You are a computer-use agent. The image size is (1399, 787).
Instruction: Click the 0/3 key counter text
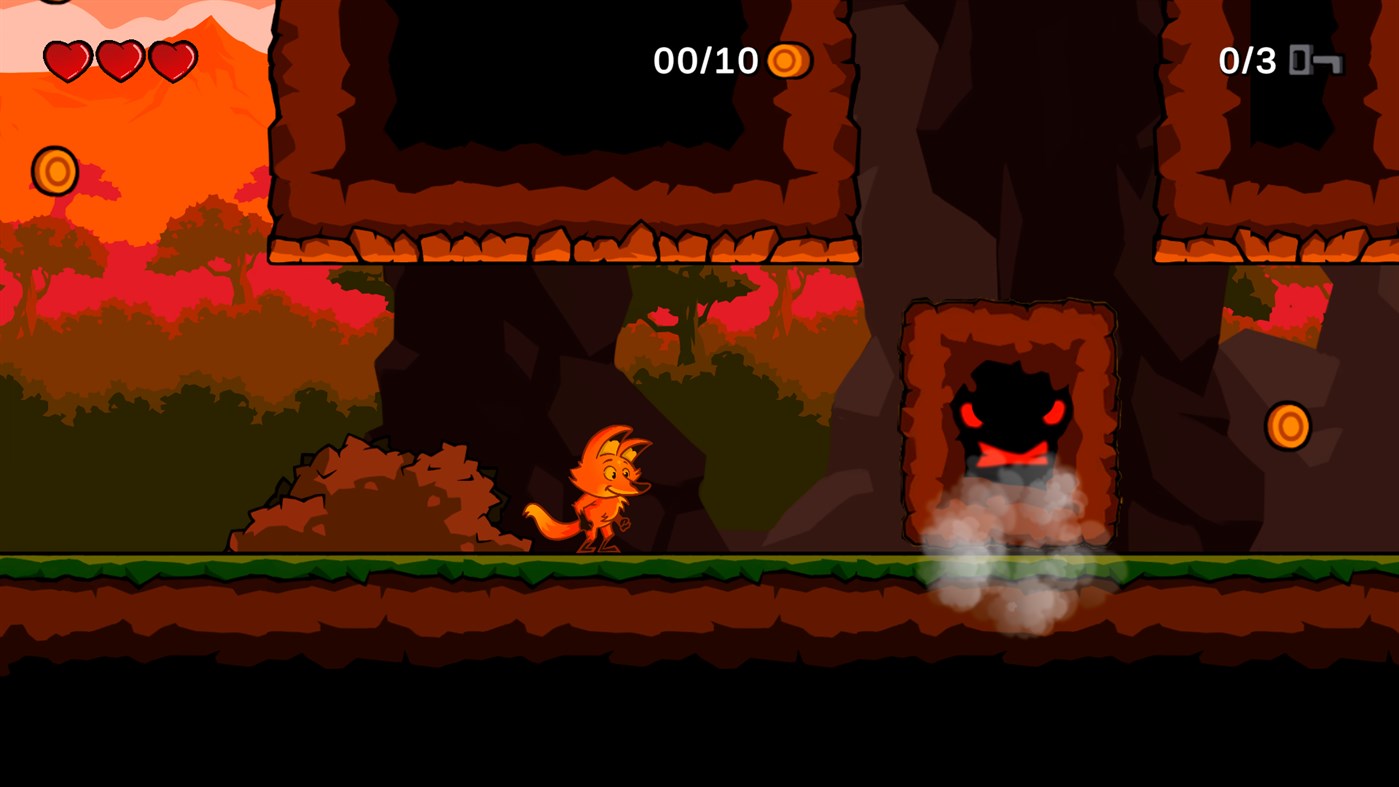click(x=1247, y=61)
